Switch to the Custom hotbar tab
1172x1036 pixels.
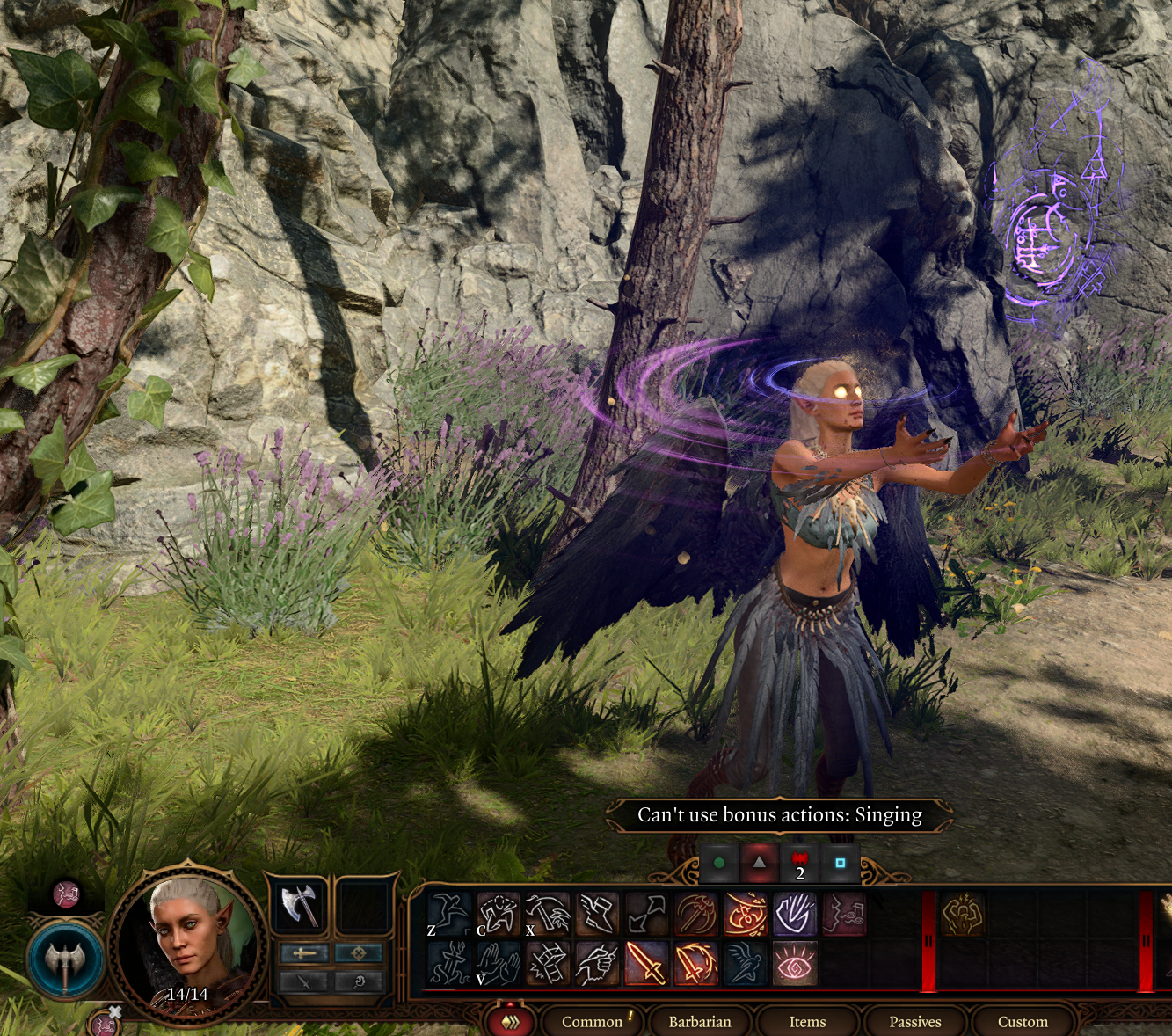coord(1022,1021)
